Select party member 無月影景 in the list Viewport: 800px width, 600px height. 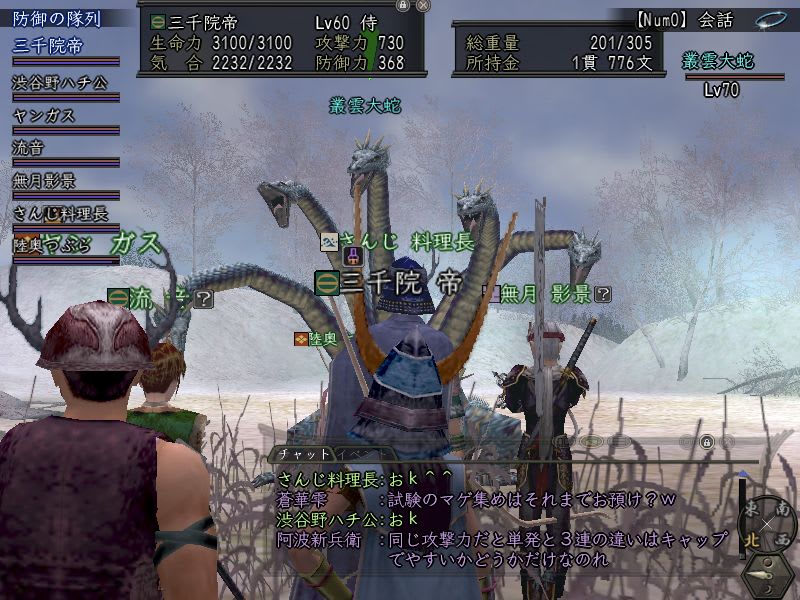44,181
